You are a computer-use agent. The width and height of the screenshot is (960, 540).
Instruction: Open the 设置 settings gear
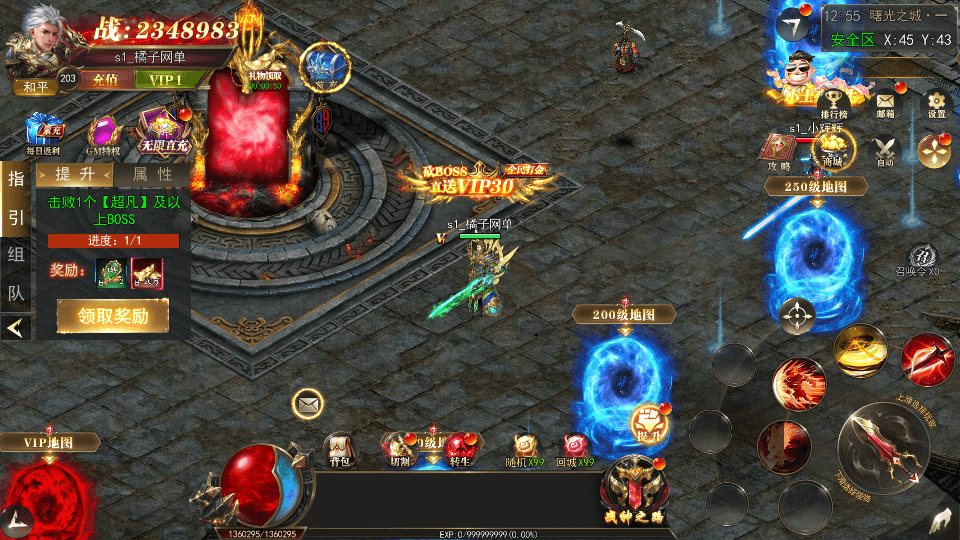936,103
